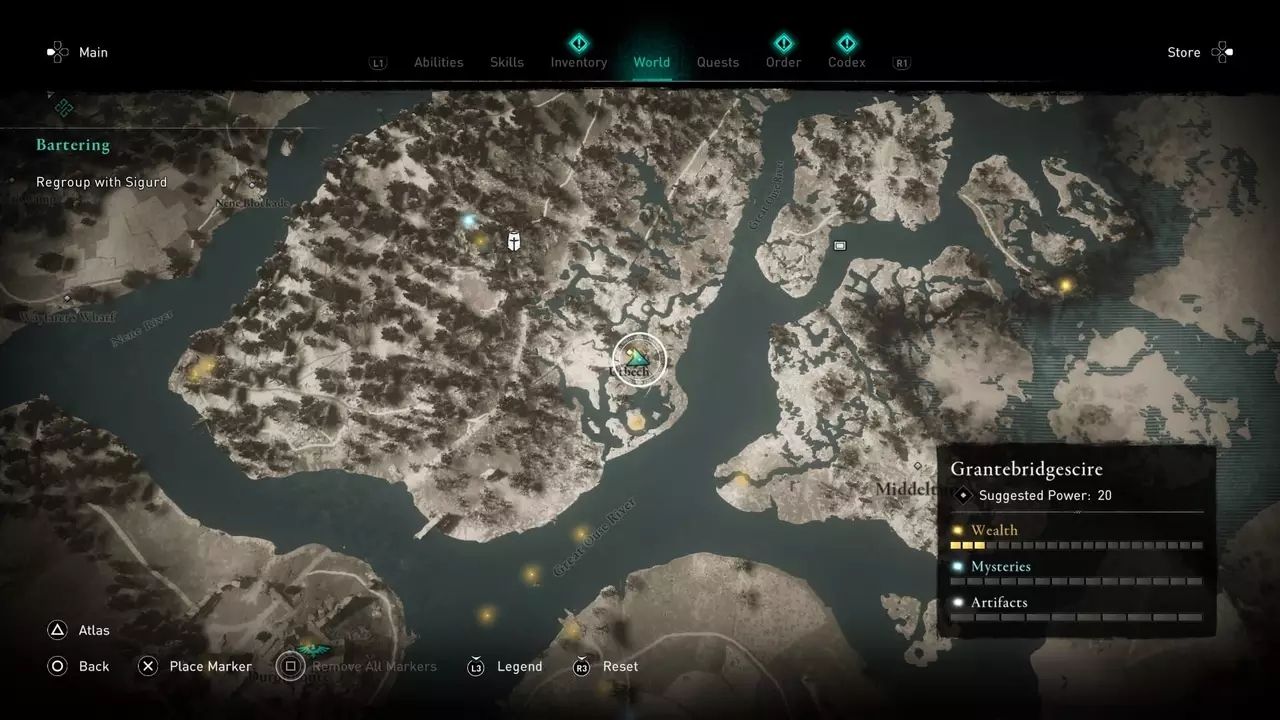Go Back from the map
1280x720 pixels.
click(x=79, y=666)
